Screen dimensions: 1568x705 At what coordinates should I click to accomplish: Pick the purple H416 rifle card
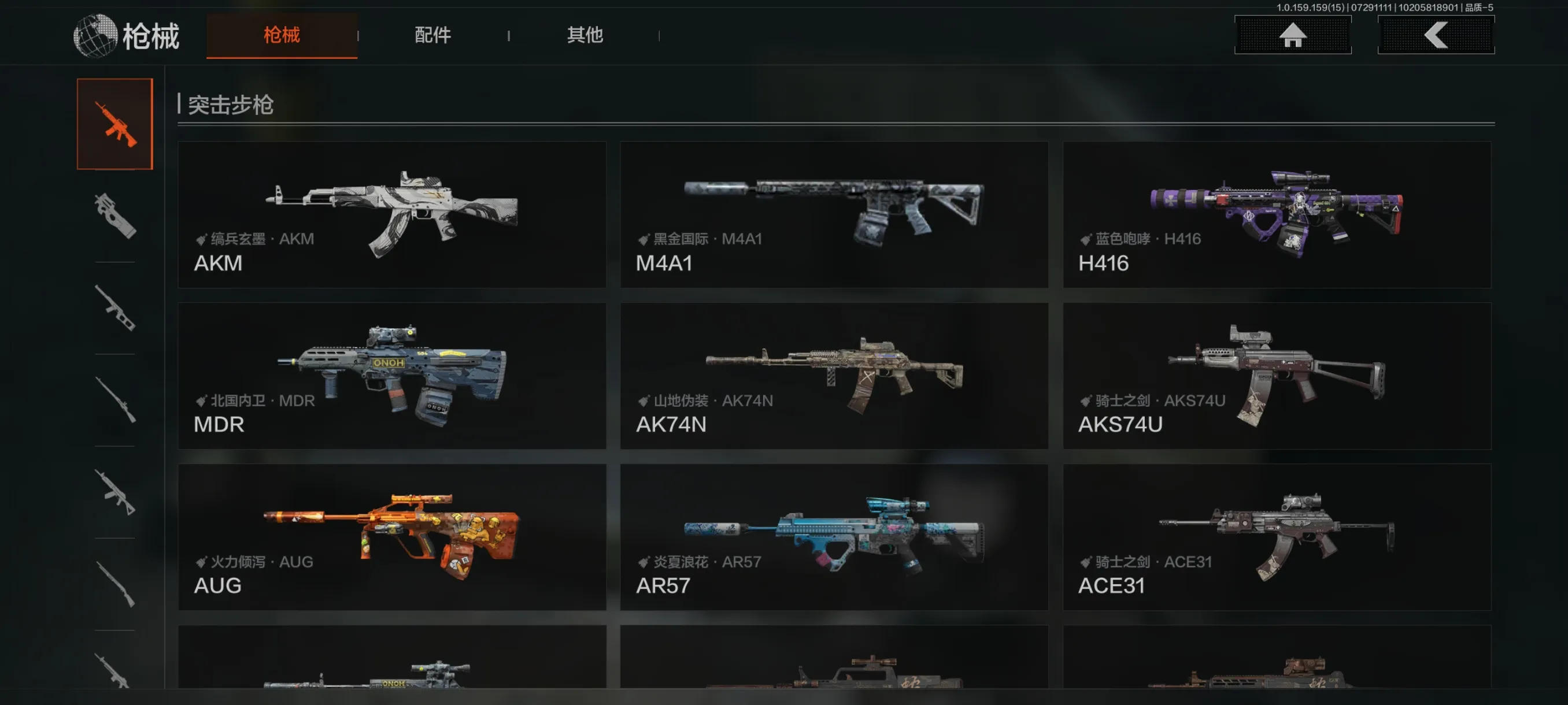(x=1277, y=215)
